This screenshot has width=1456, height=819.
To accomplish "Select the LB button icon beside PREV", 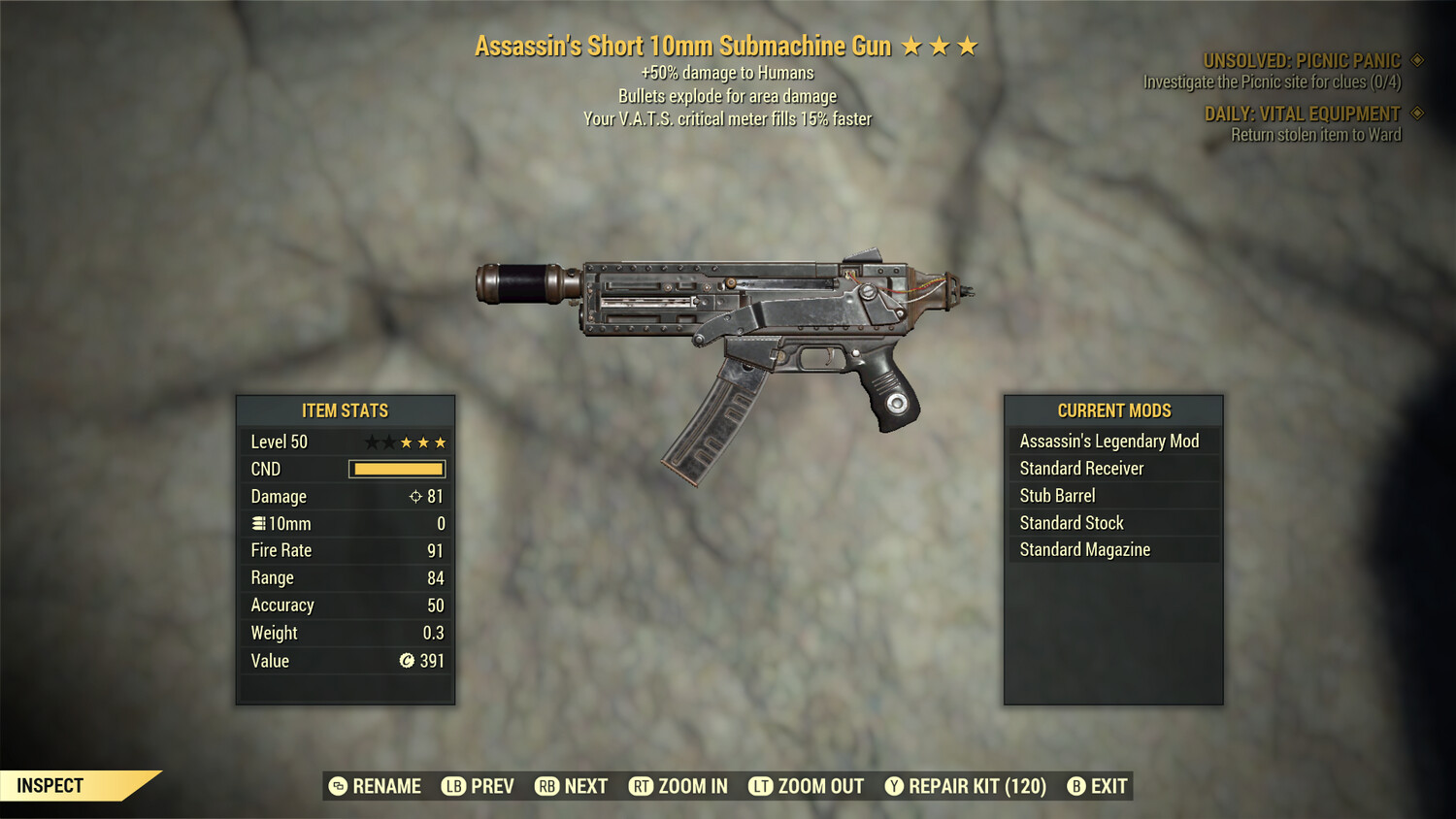I will coord(452,786).
